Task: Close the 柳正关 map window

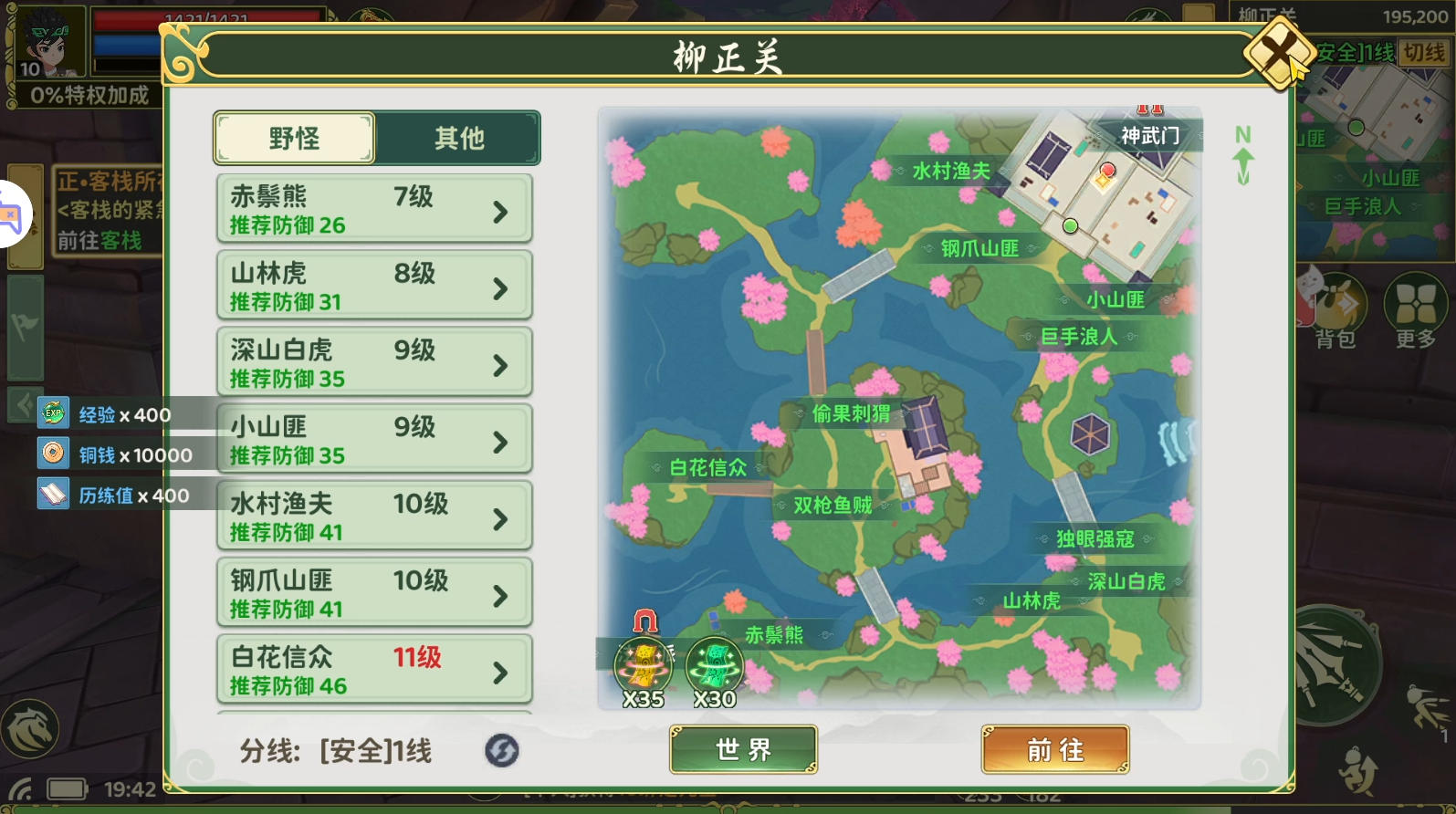Action: pyautogui.click(x=1279, y=54)
